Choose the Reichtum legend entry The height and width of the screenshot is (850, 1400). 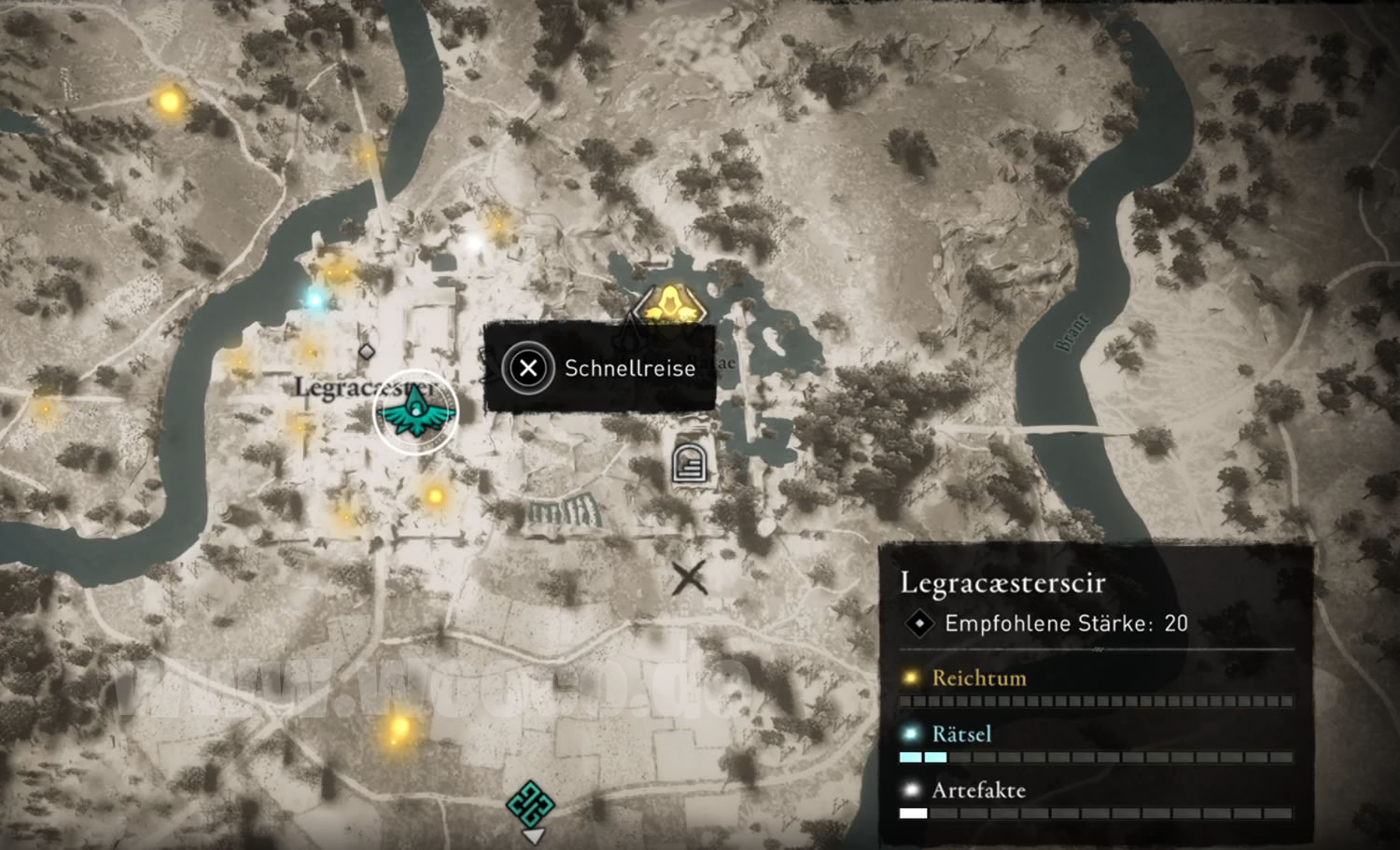978,678
